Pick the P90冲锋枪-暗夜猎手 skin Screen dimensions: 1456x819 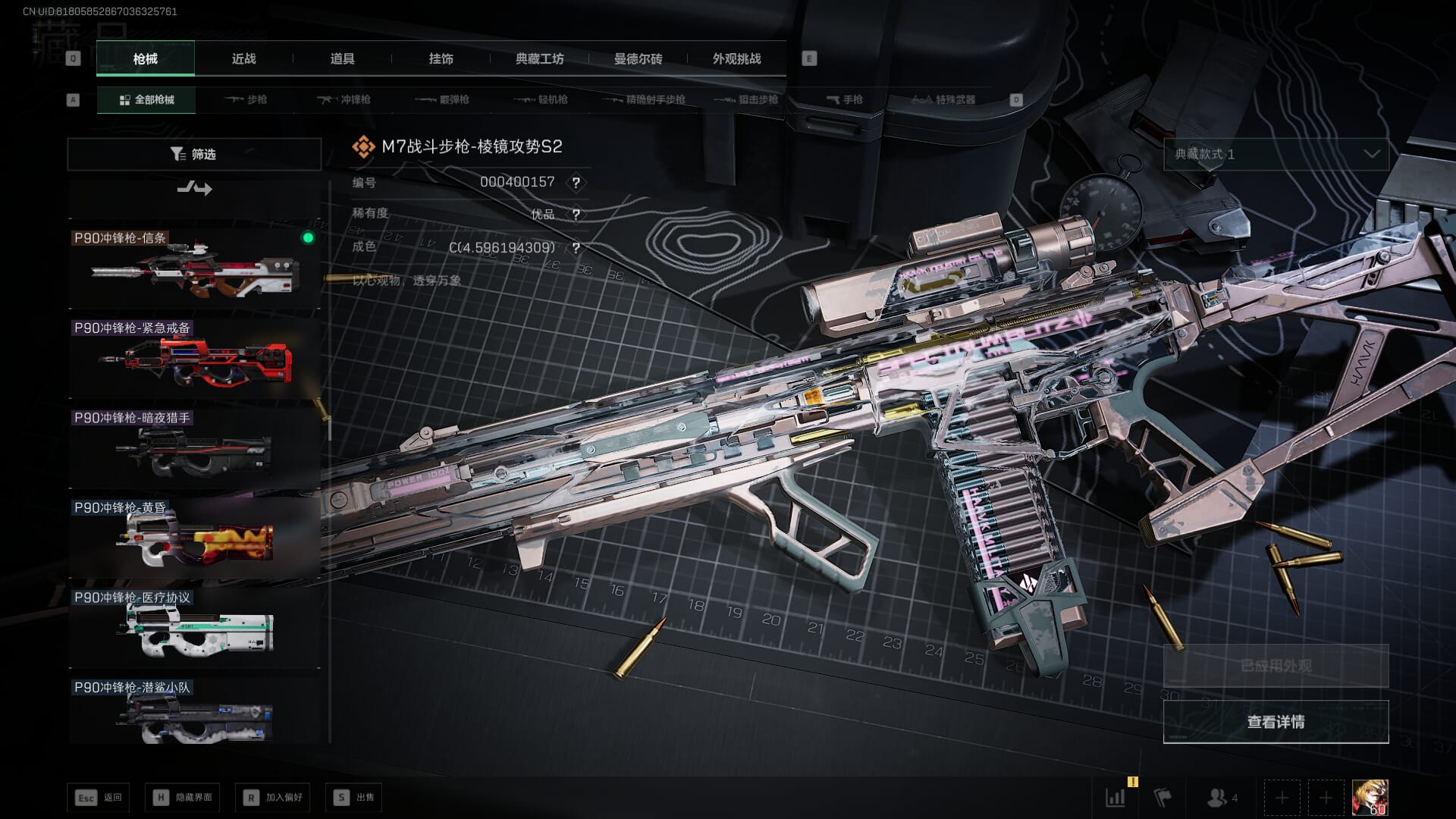pos(194,447)
